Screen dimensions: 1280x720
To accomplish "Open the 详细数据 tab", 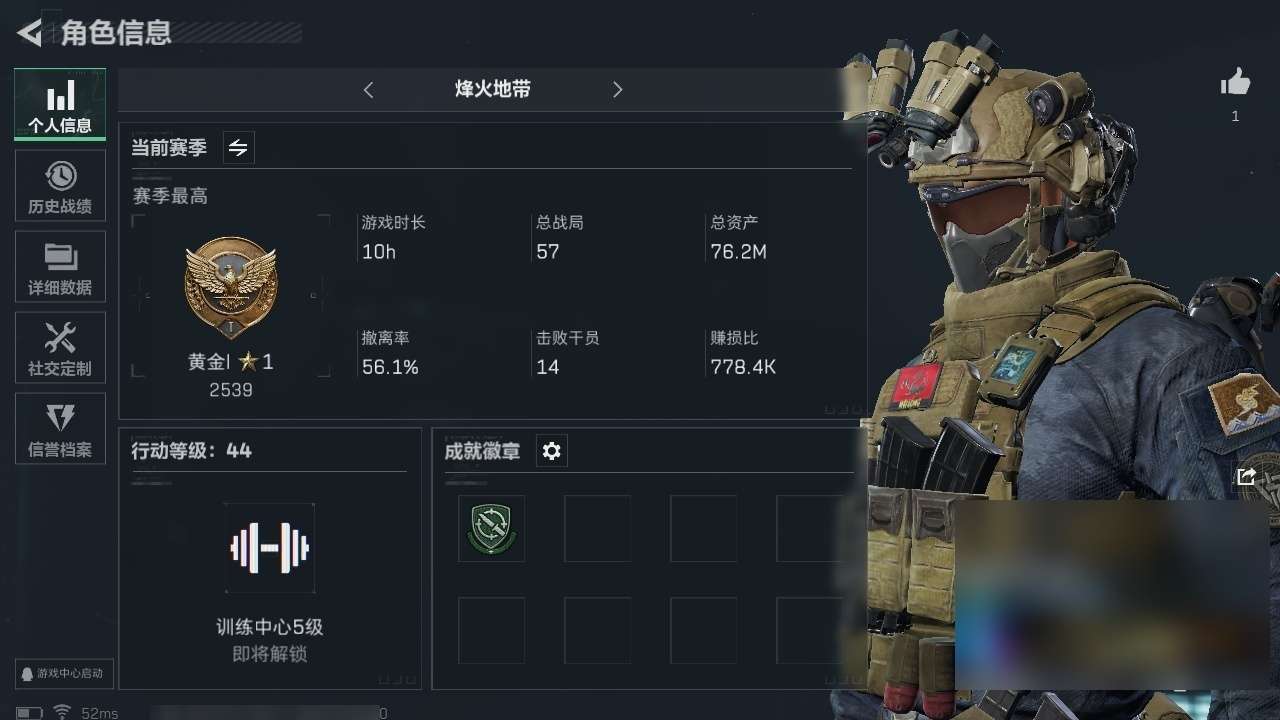I will (x=60, y=266).
